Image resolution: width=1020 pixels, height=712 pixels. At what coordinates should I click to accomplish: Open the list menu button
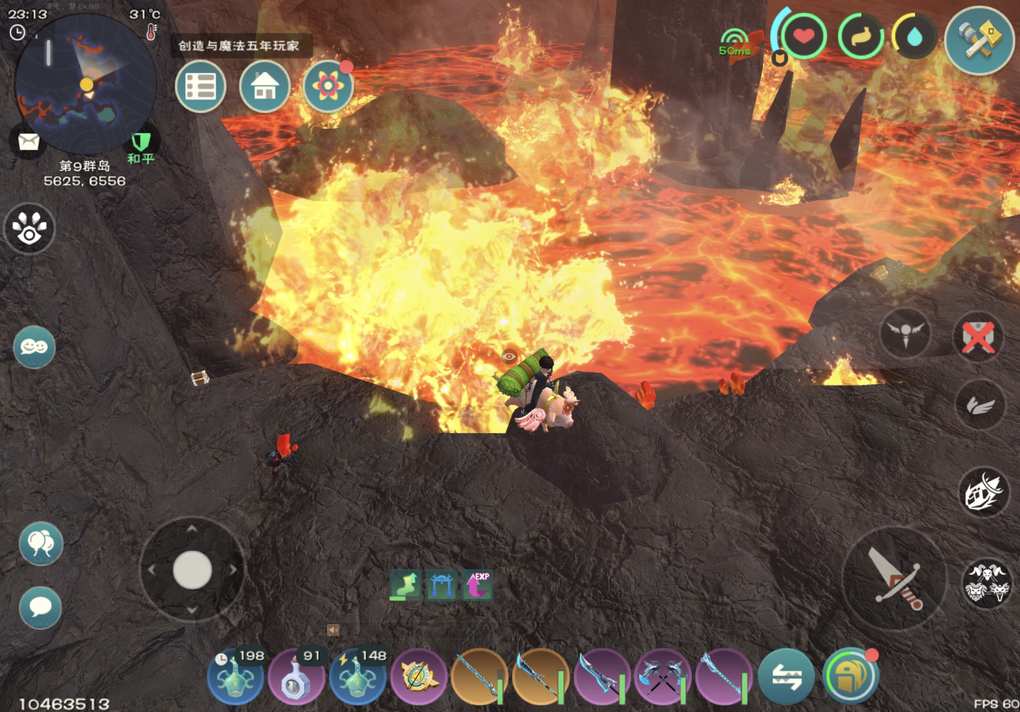tap(200, 87)
